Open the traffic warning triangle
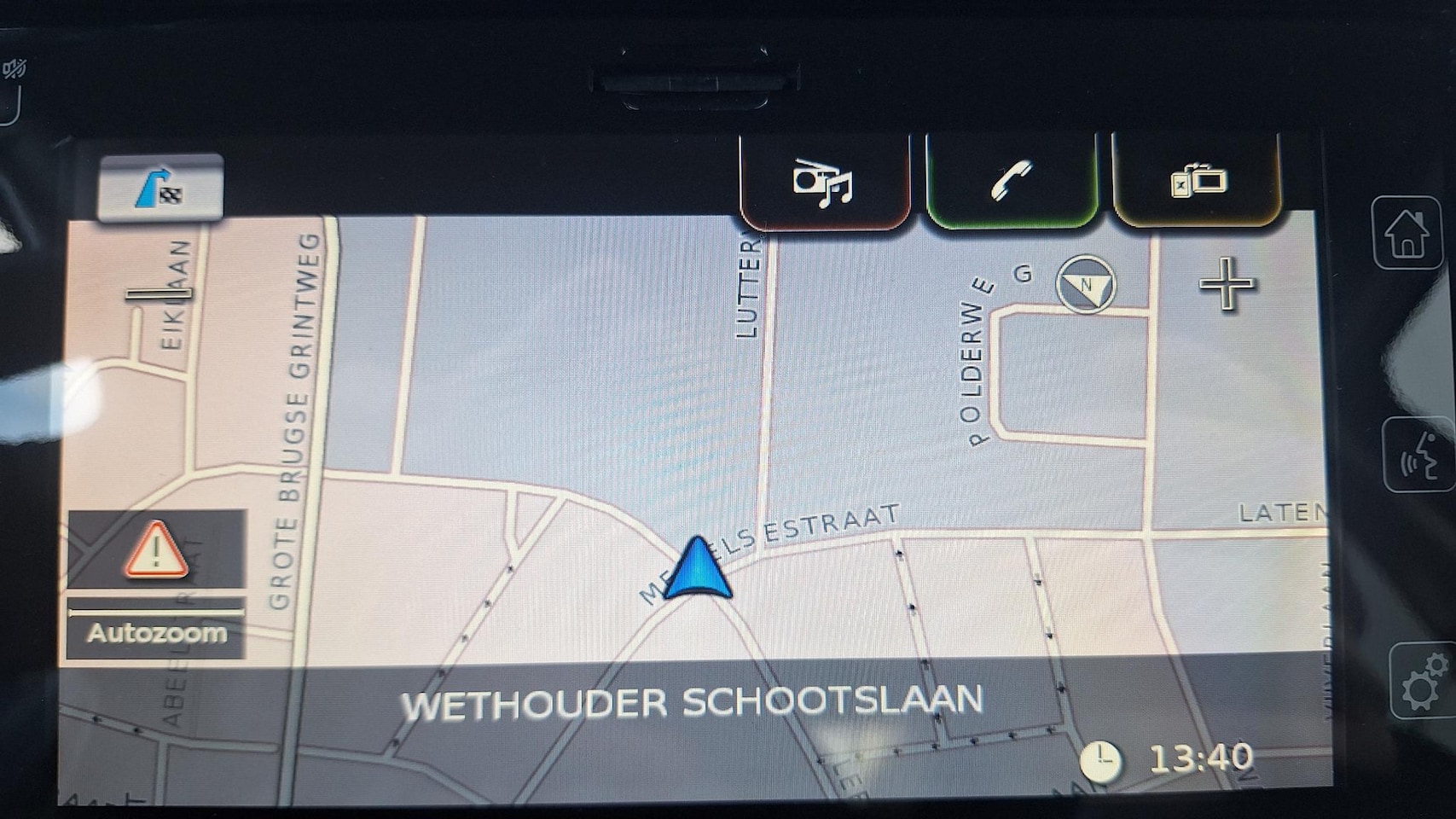The width and height of the screenshot is (1456, 819). click(157, 550)
